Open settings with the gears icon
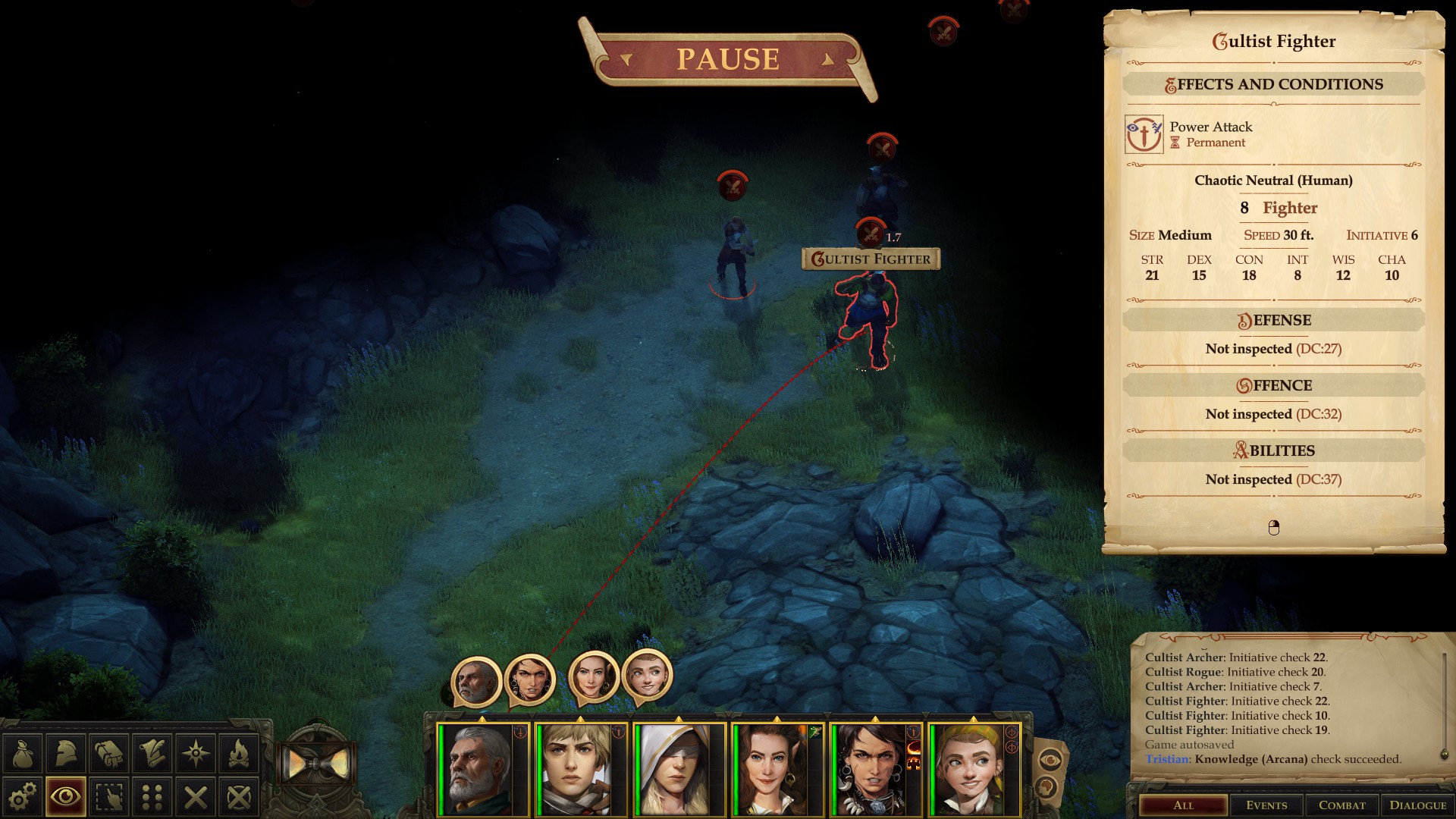 click(22, 797)
